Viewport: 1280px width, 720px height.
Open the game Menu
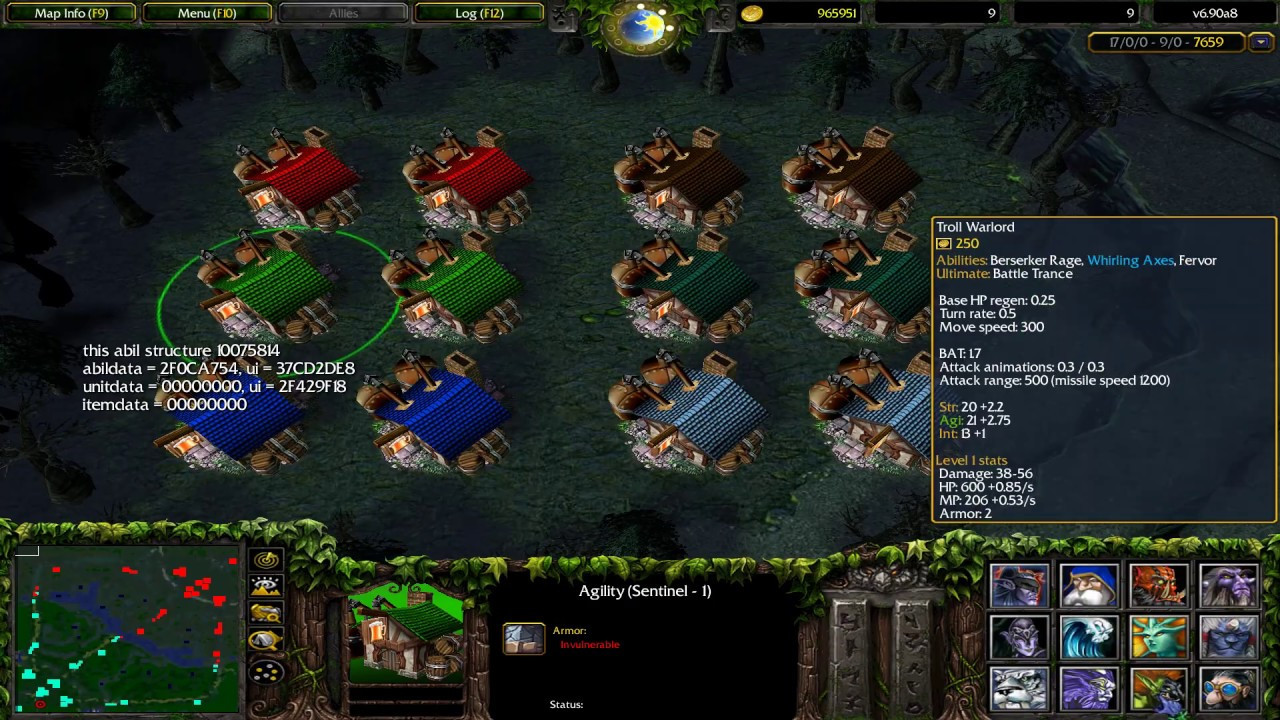pos(208,13)
